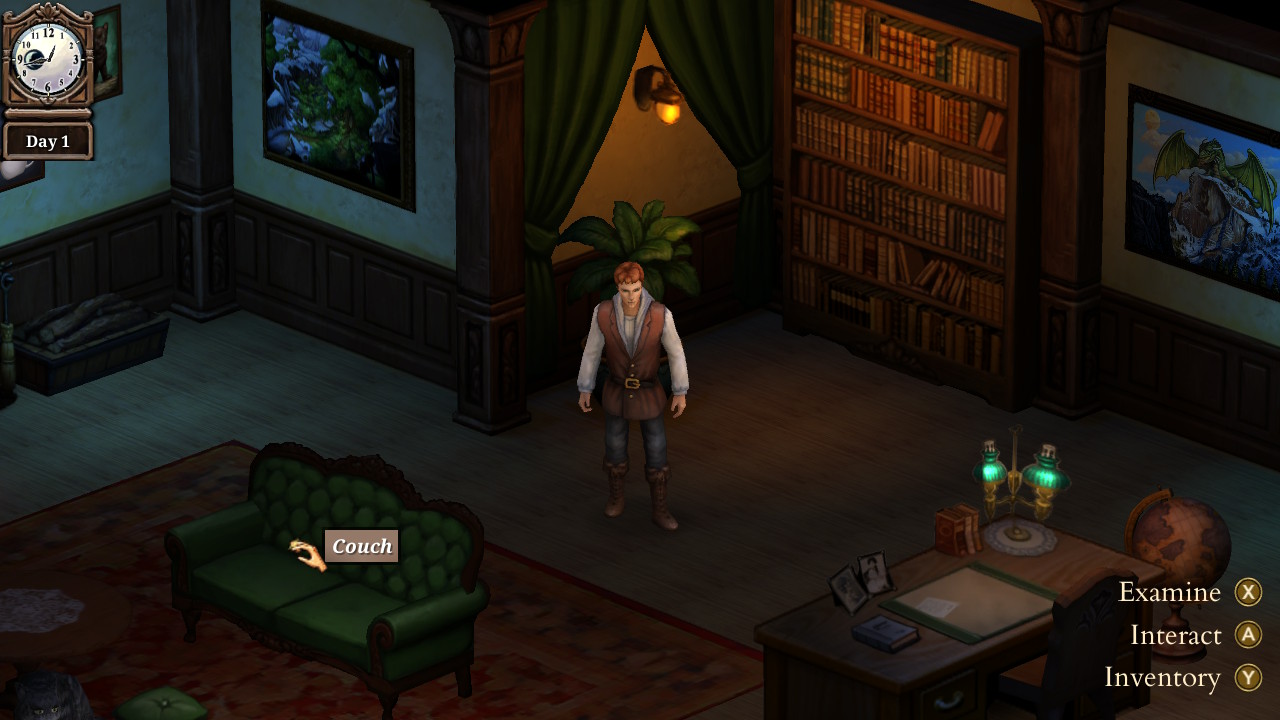Click the X Examine button icon
The height and width of the screenshot is (720, 1280).
(x=1247, y=592)
